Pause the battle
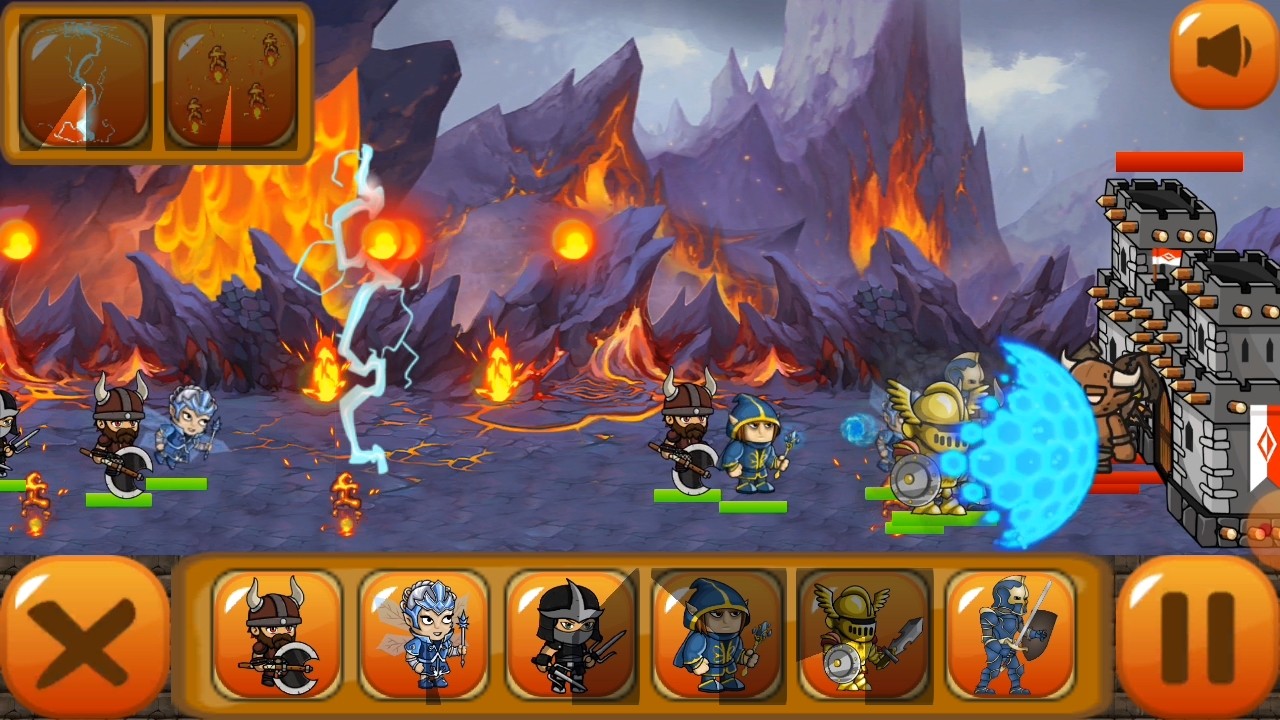The height and width of the screenshot is (720, 1280). tap(1196, 637)
